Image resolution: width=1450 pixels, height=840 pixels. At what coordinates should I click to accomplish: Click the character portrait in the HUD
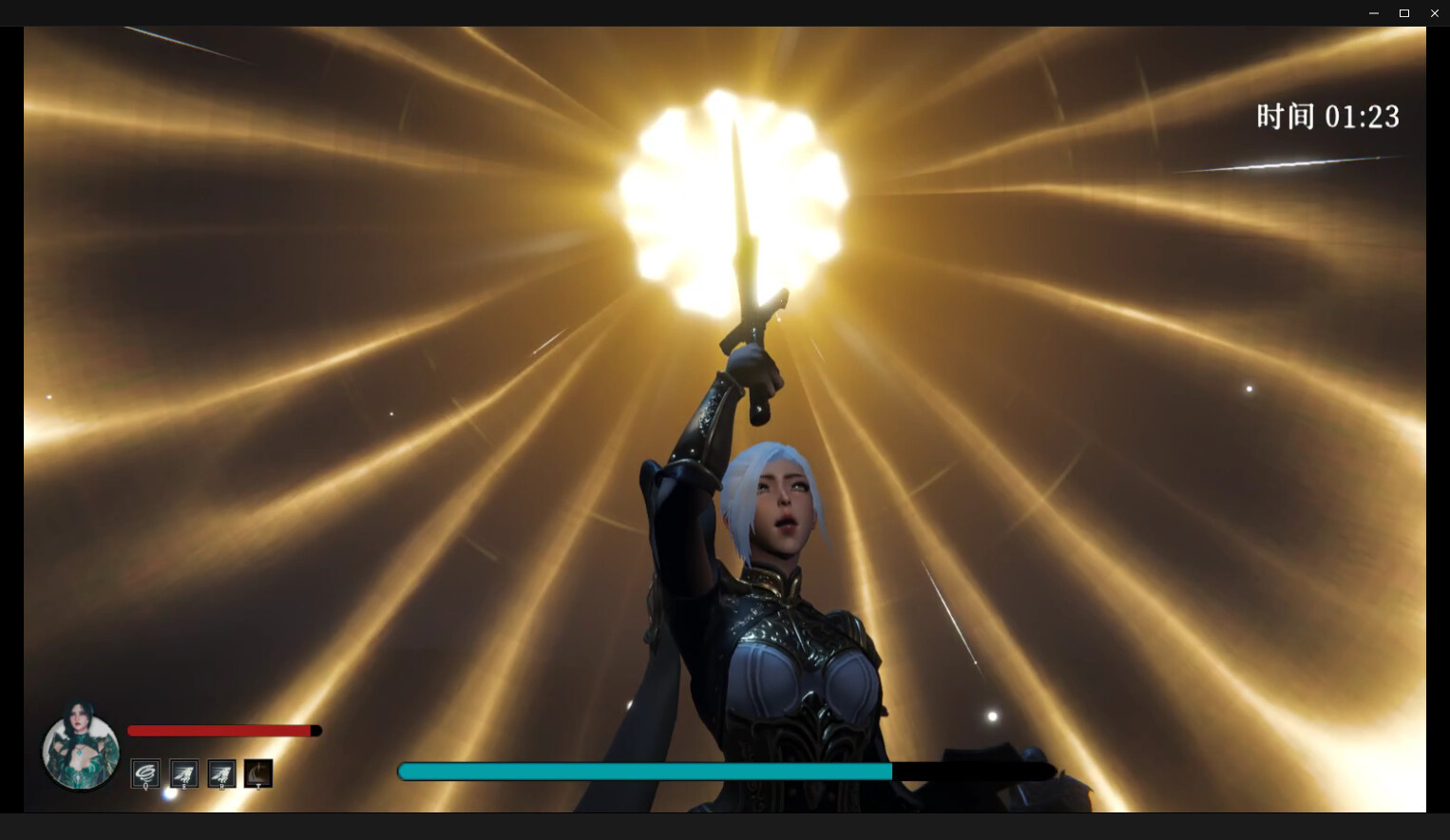81,749
